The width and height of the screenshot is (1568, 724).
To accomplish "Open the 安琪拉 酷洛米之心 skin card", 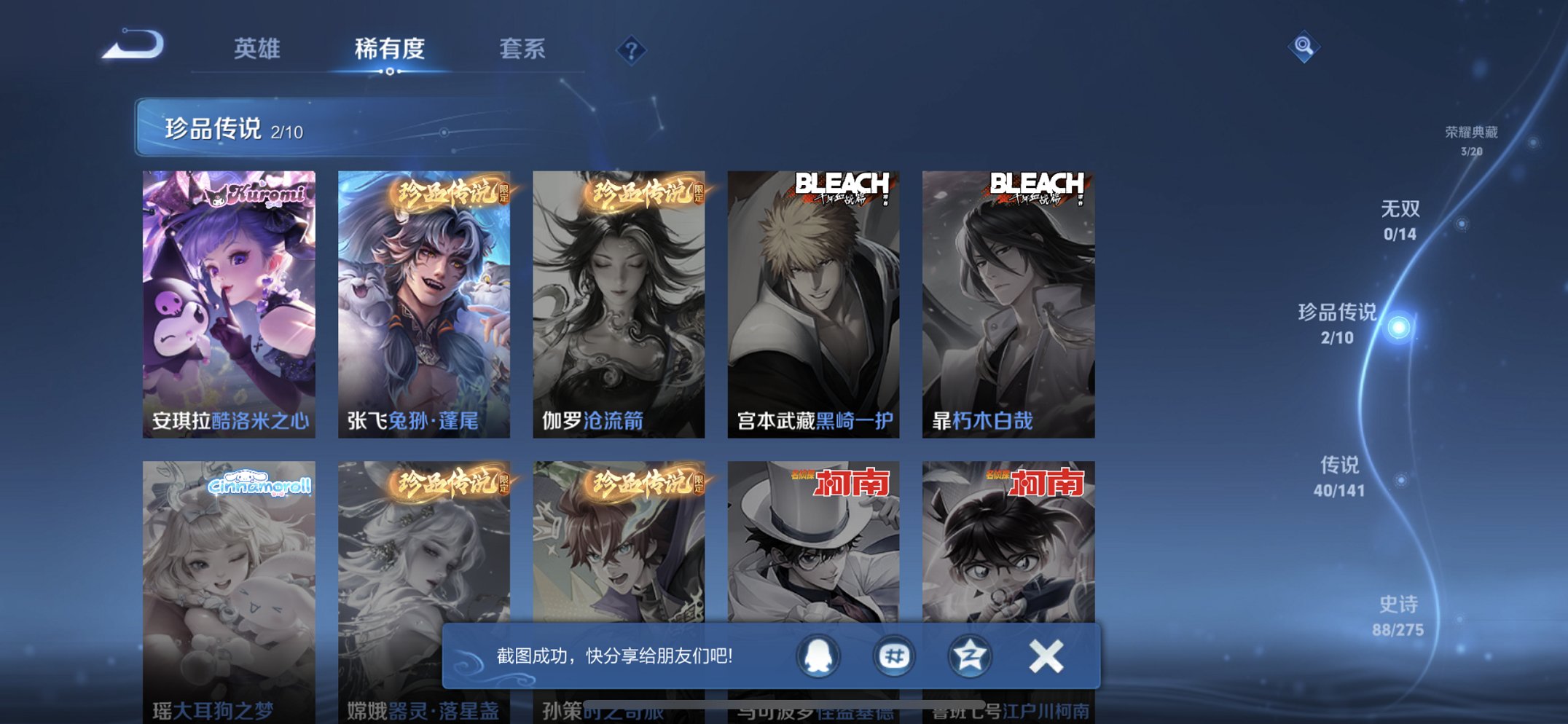I will [x=229, y=303].
